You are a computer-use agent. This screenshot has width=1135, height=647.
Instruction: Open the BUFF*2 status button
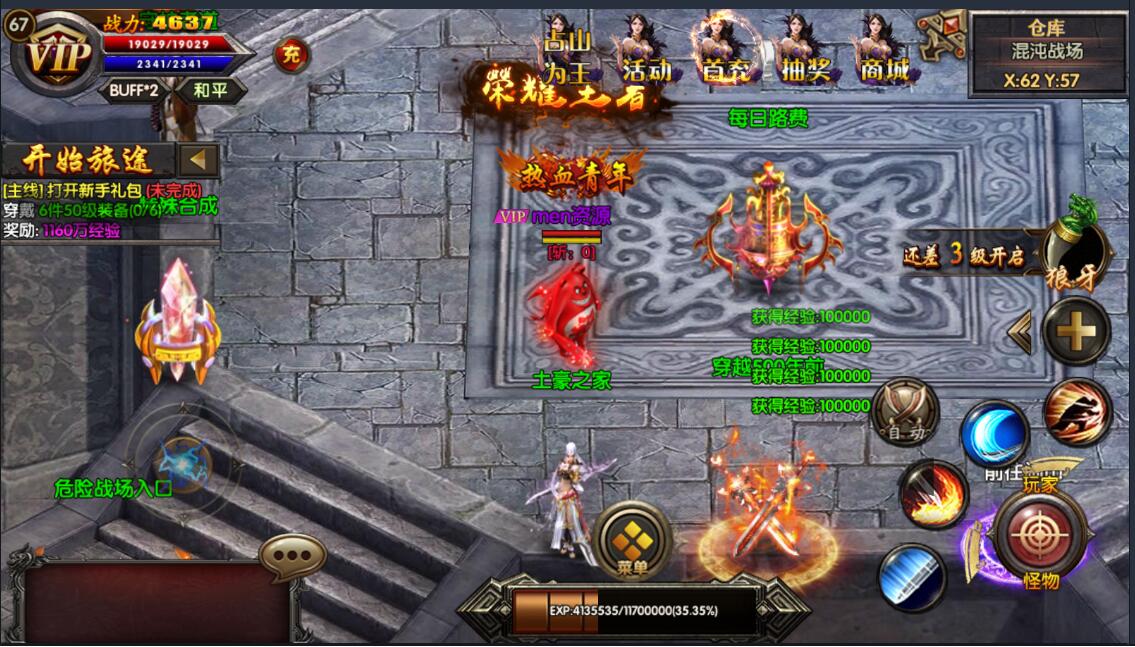134,91
